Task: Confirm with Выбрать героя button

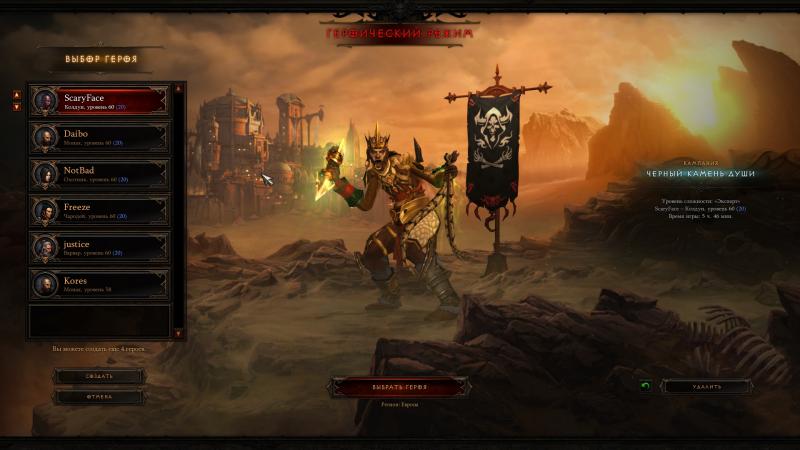Action: coord(399,386)
